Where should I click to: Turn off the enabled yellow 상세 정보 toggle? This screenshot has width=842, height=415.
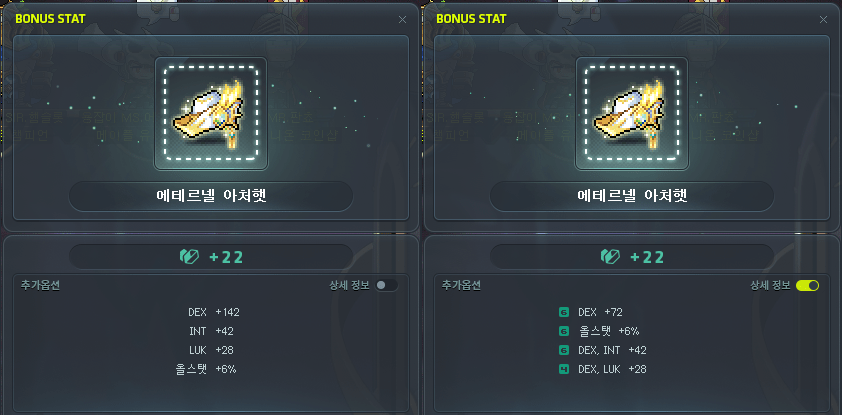808,285
